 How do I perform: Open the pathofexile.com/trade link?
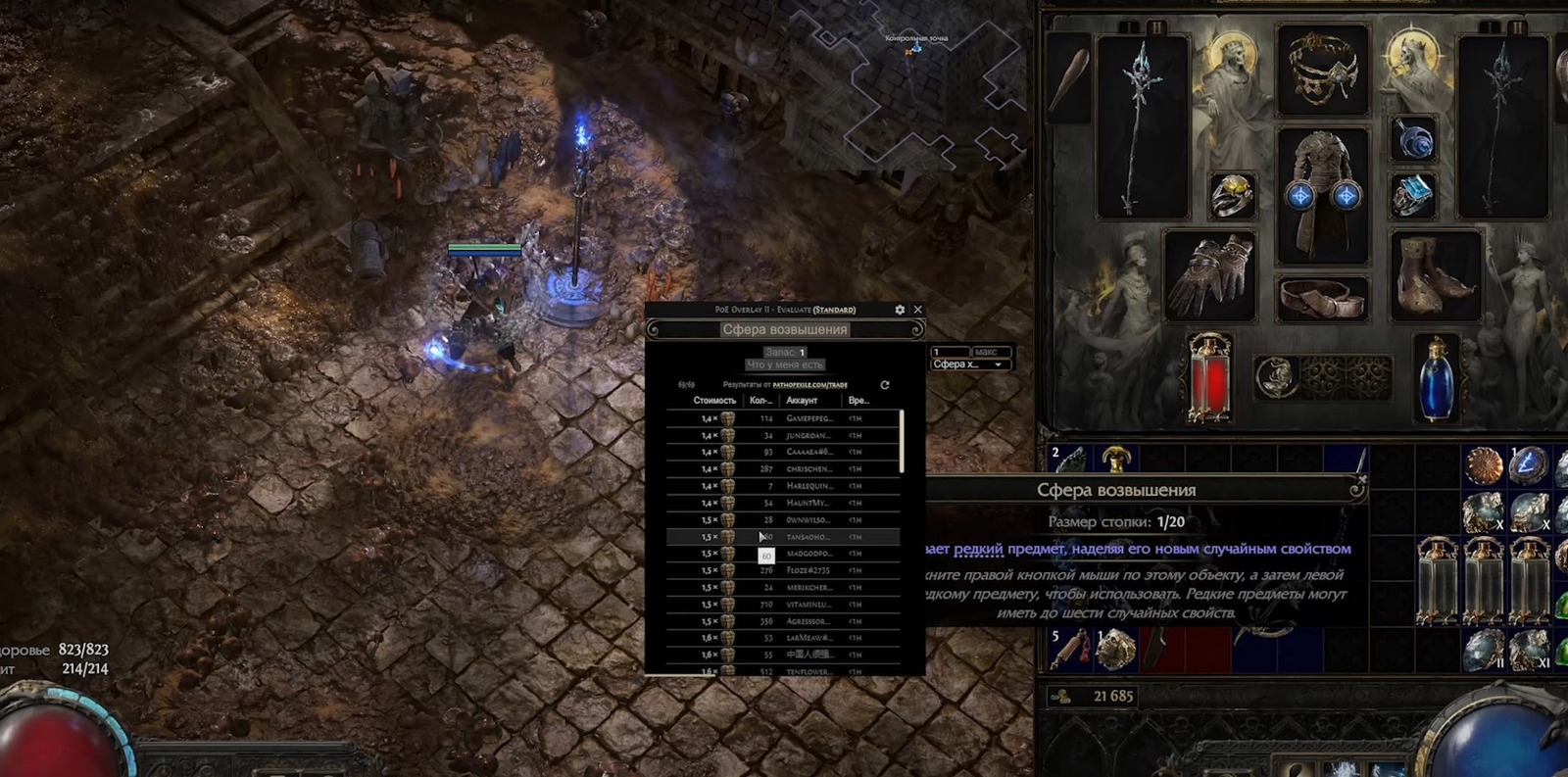(x=809, y=385)
